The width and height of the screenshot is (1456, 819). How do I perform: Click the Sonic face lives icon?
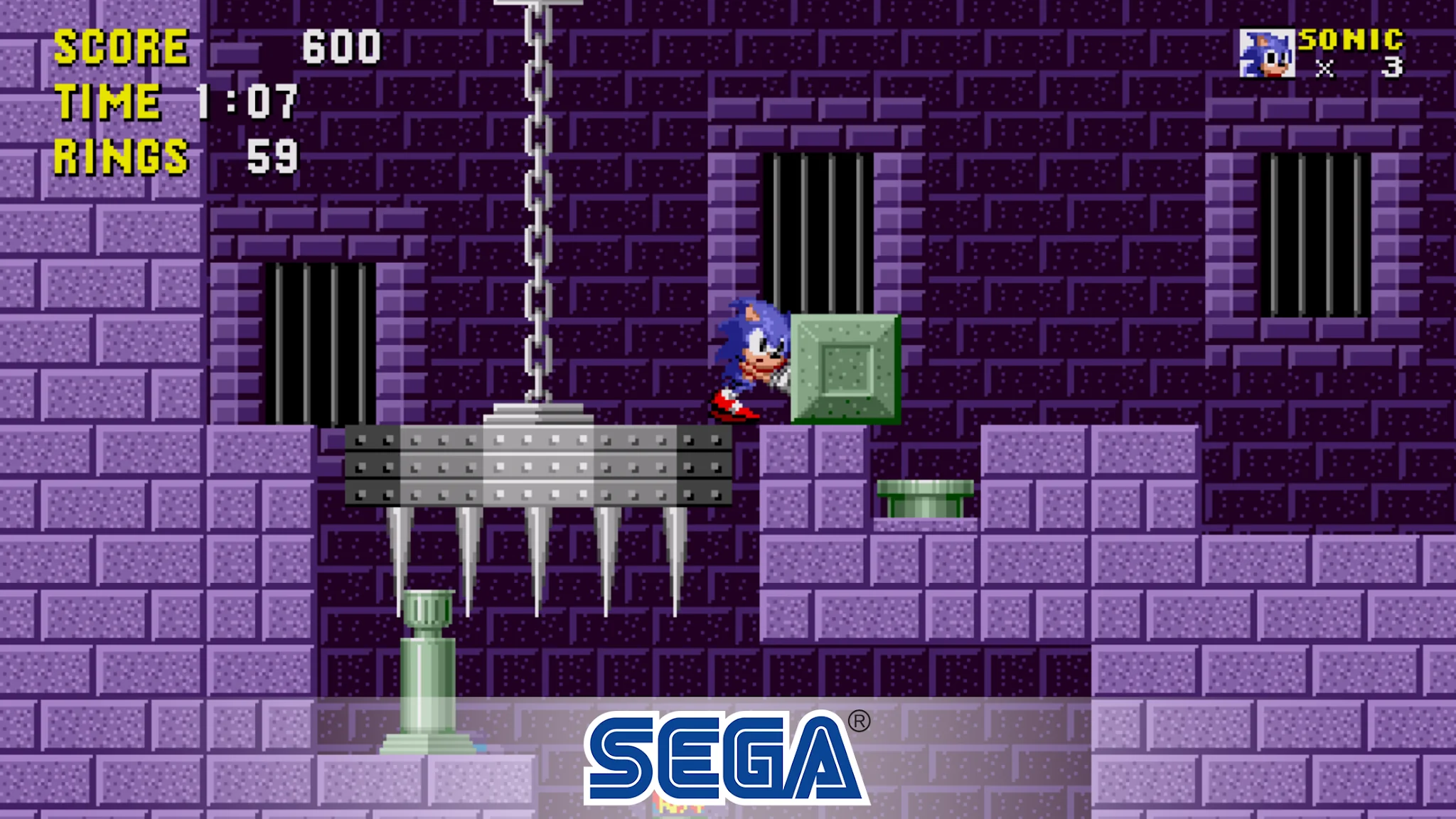click(x=1266, y=53)
